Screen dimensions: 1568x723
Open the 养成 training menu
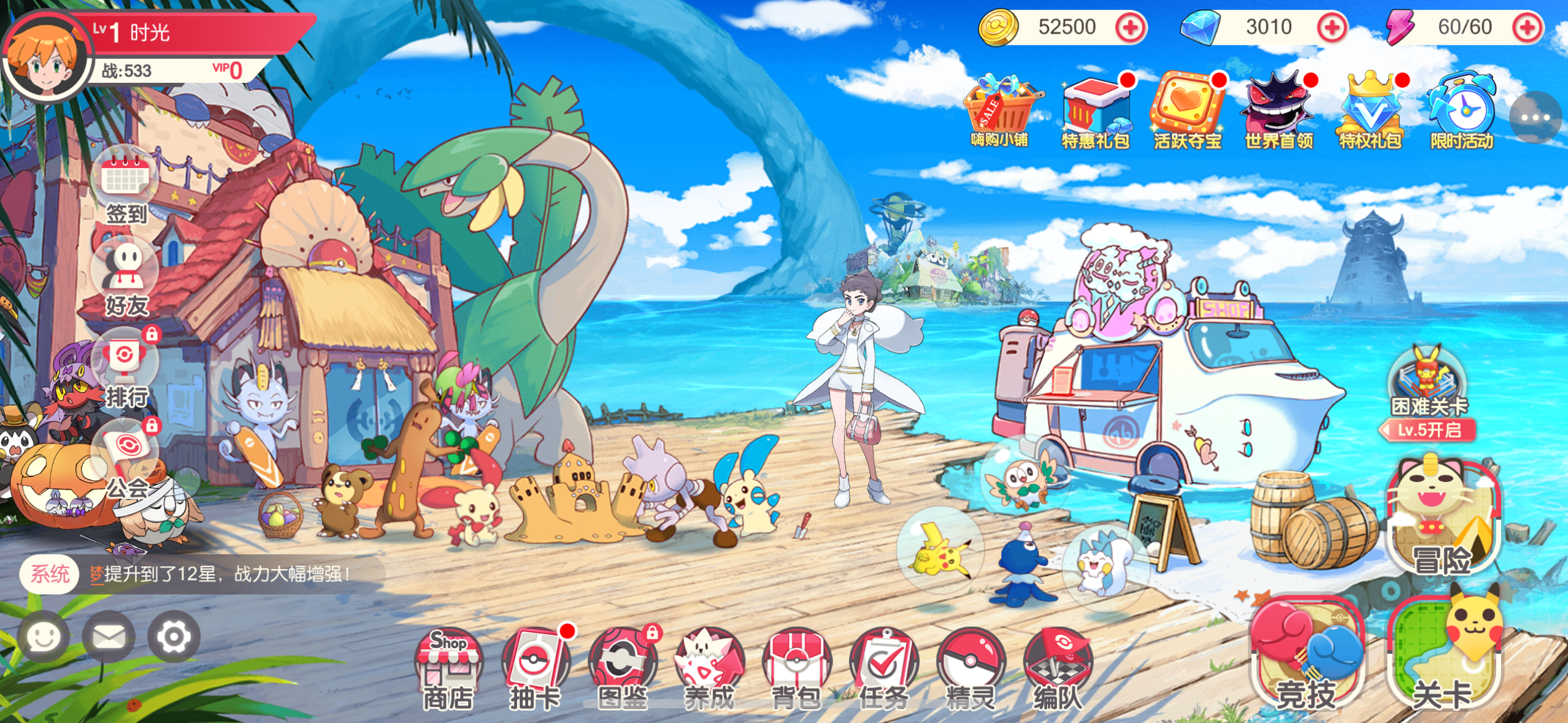click(710, 668)
